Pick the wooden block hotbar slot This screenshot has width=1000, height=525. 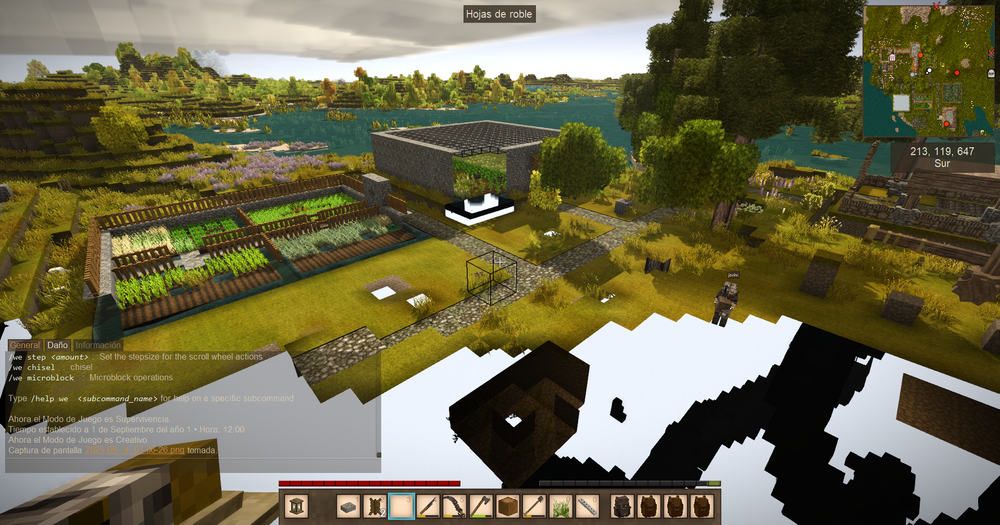tap(508, 506)
